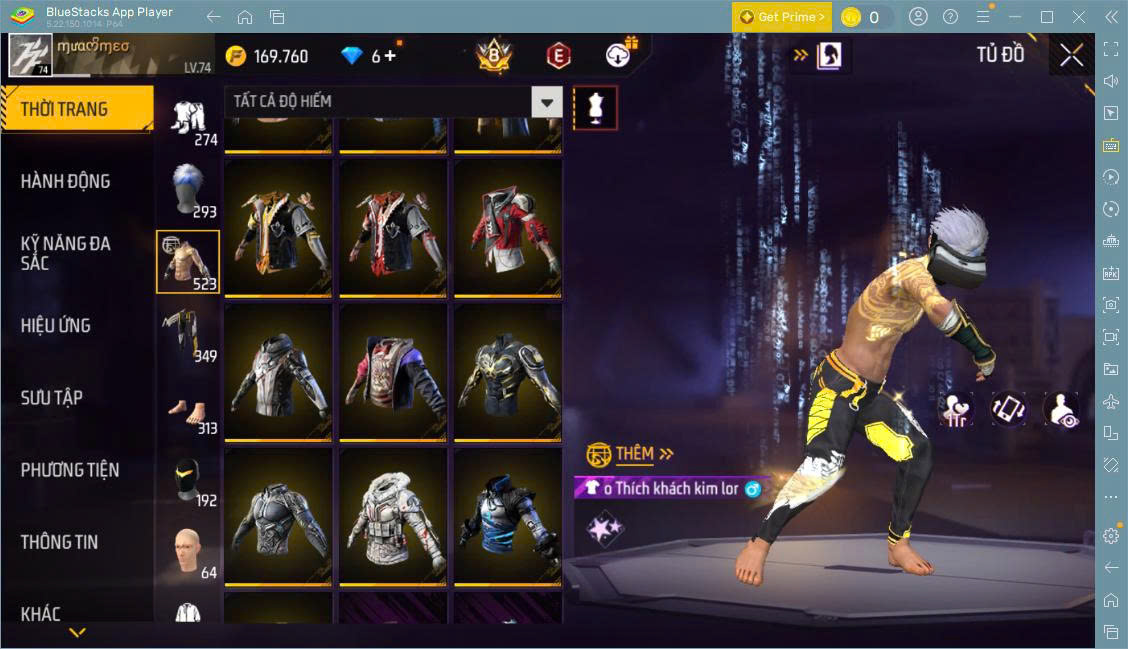Select the pants subcategory with 349 items
The height and width of the screenshot is (649, 1128).
click(x=188, y=334)
